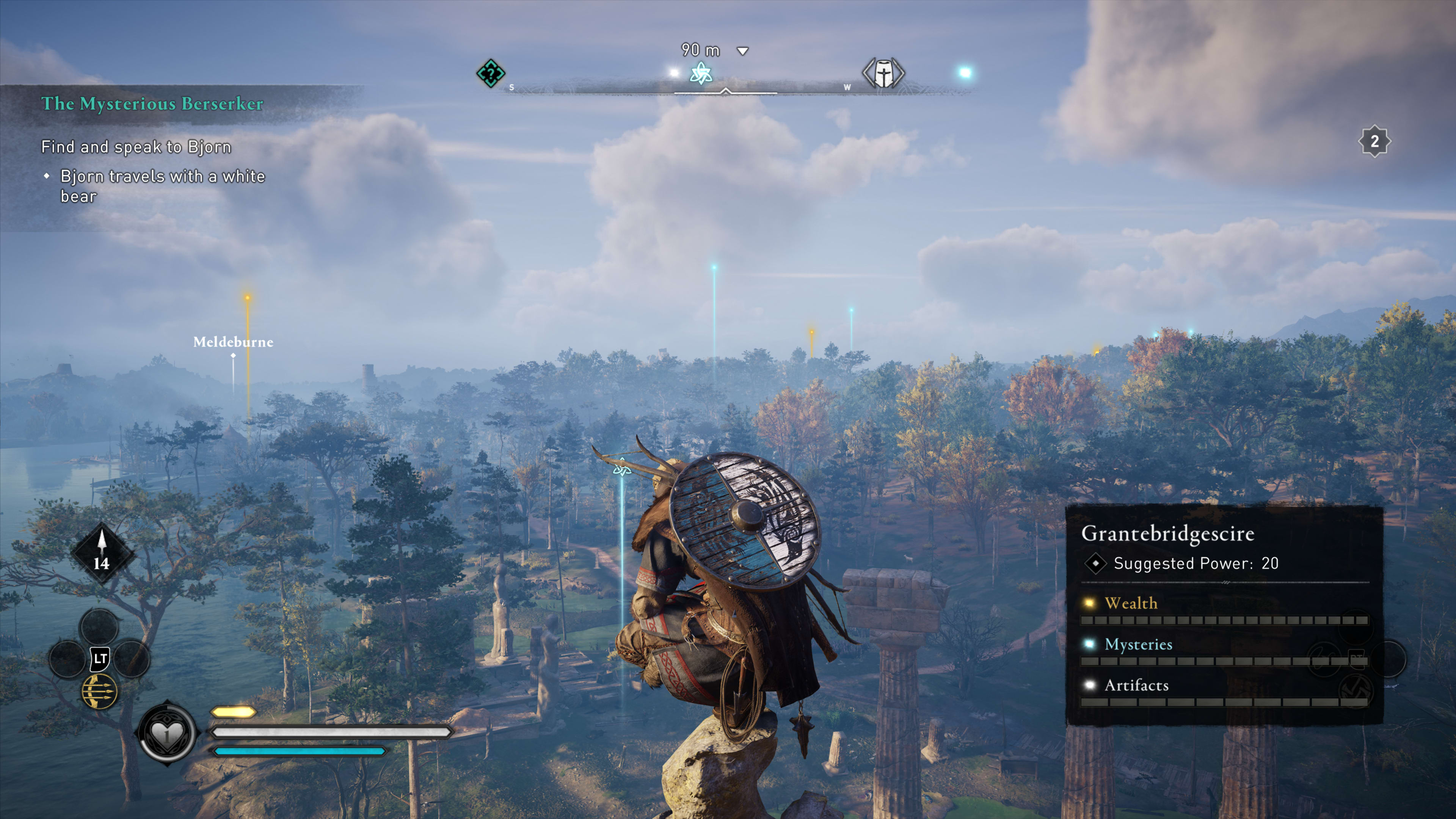Click the heart ration healing icon
Viewport: 1456px width, 819px height.
(167, 733)
